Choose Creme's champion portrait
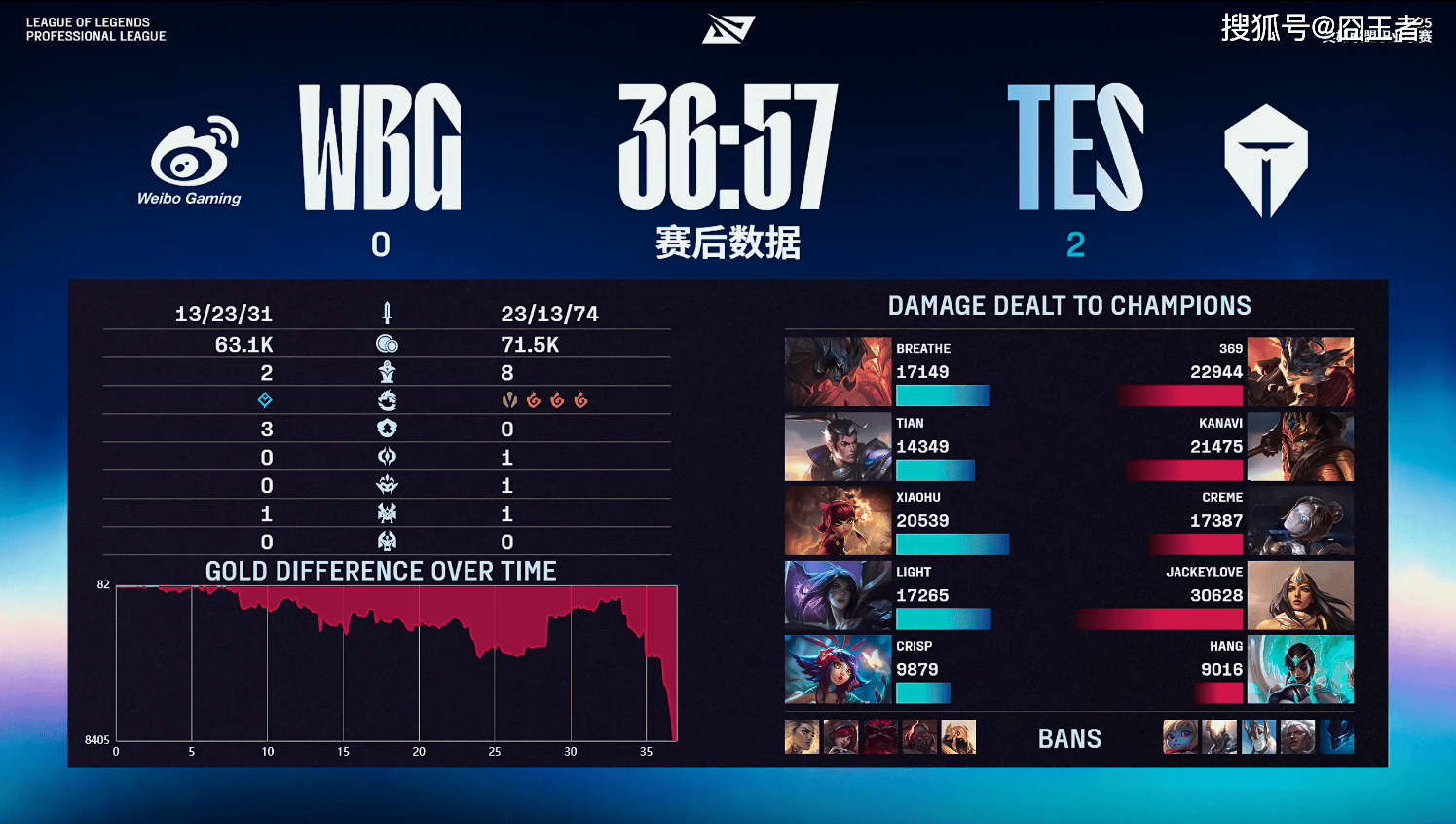Screen dimensions: 1456x824 click(x=1300, y=521)
